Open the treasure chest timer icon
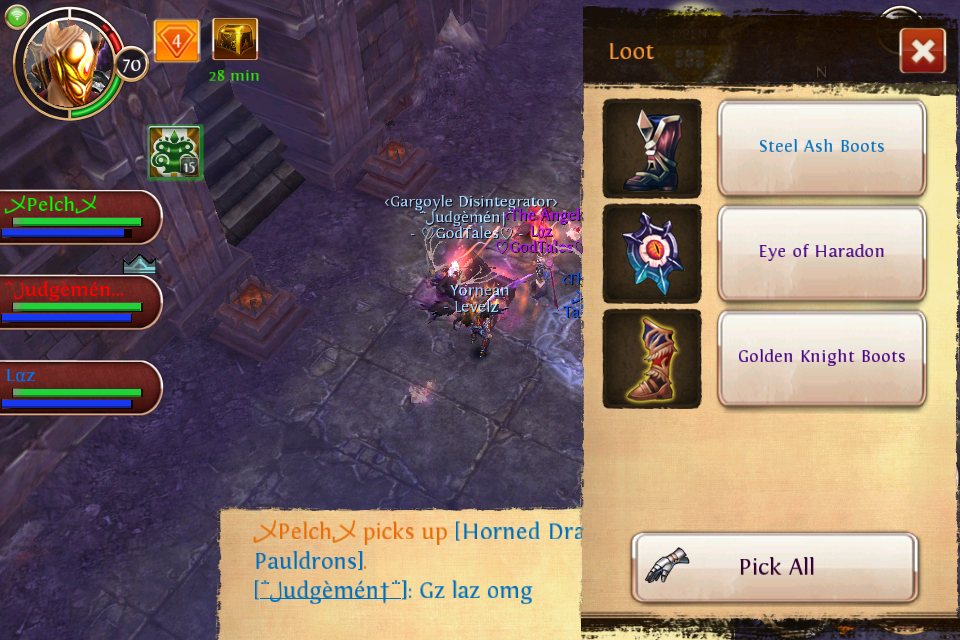 (235, 40)
